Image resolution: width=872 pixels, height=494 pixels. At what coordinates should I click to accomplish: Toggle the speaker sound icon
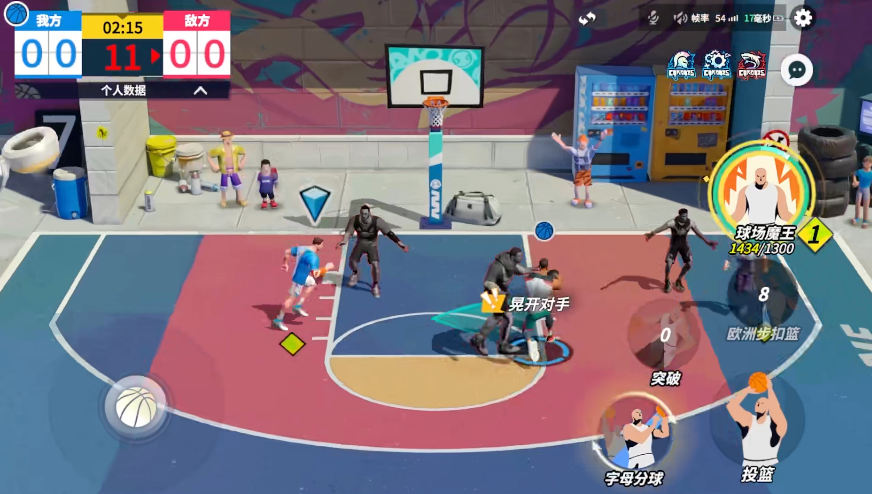[x=680, y=18]
